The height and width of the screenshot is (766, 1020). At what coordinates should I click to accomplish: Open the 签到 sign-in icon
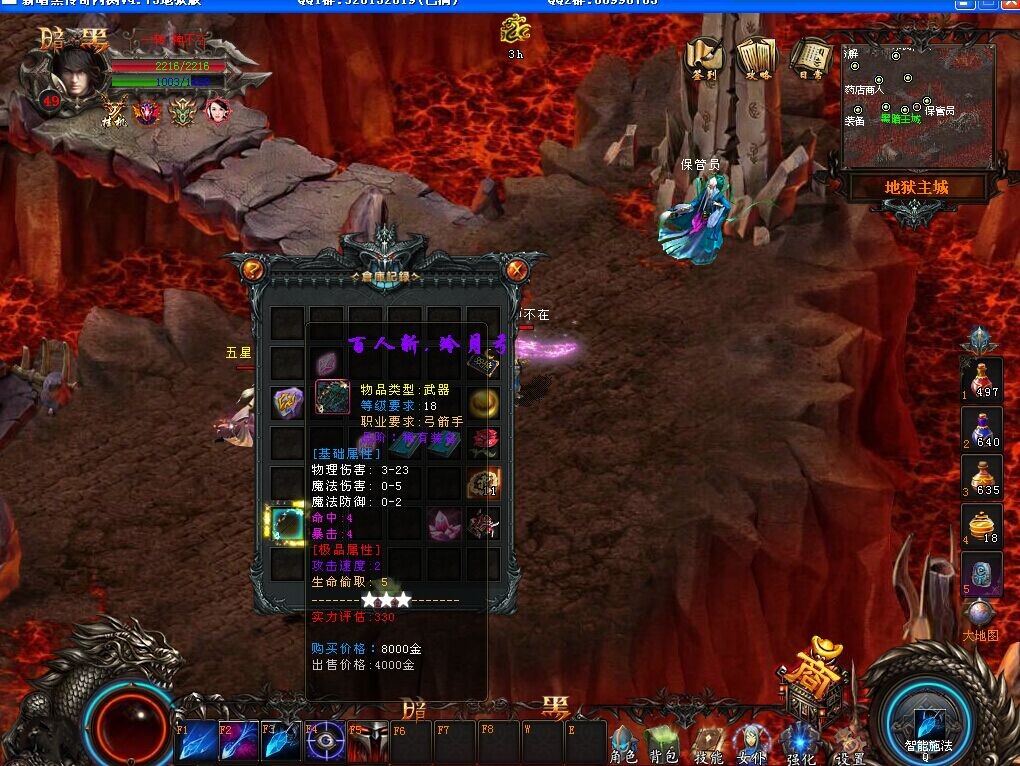point(704,60)
